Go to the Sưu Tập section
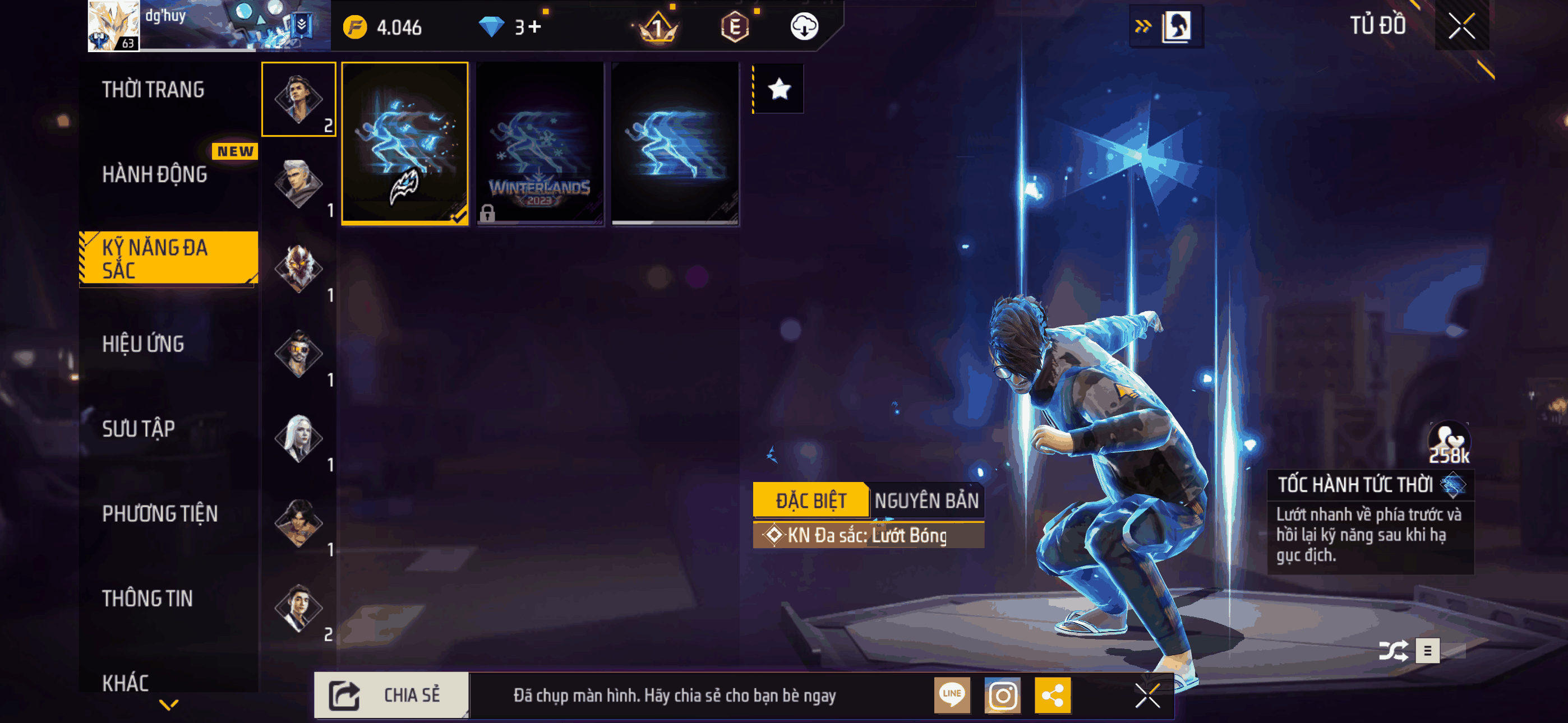 pos(138,429)
